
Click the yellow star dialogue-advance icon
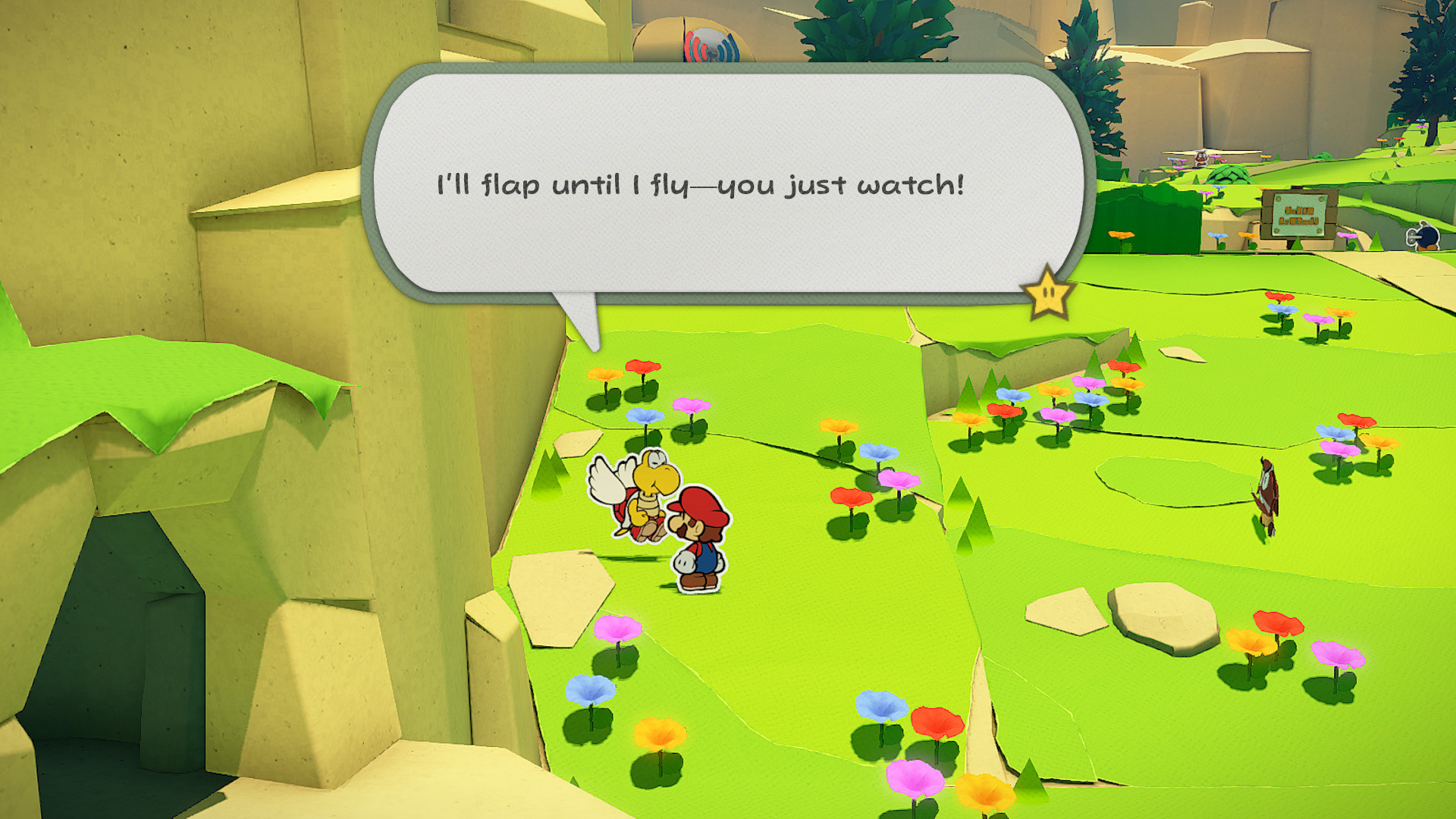tap(1046, 290)
